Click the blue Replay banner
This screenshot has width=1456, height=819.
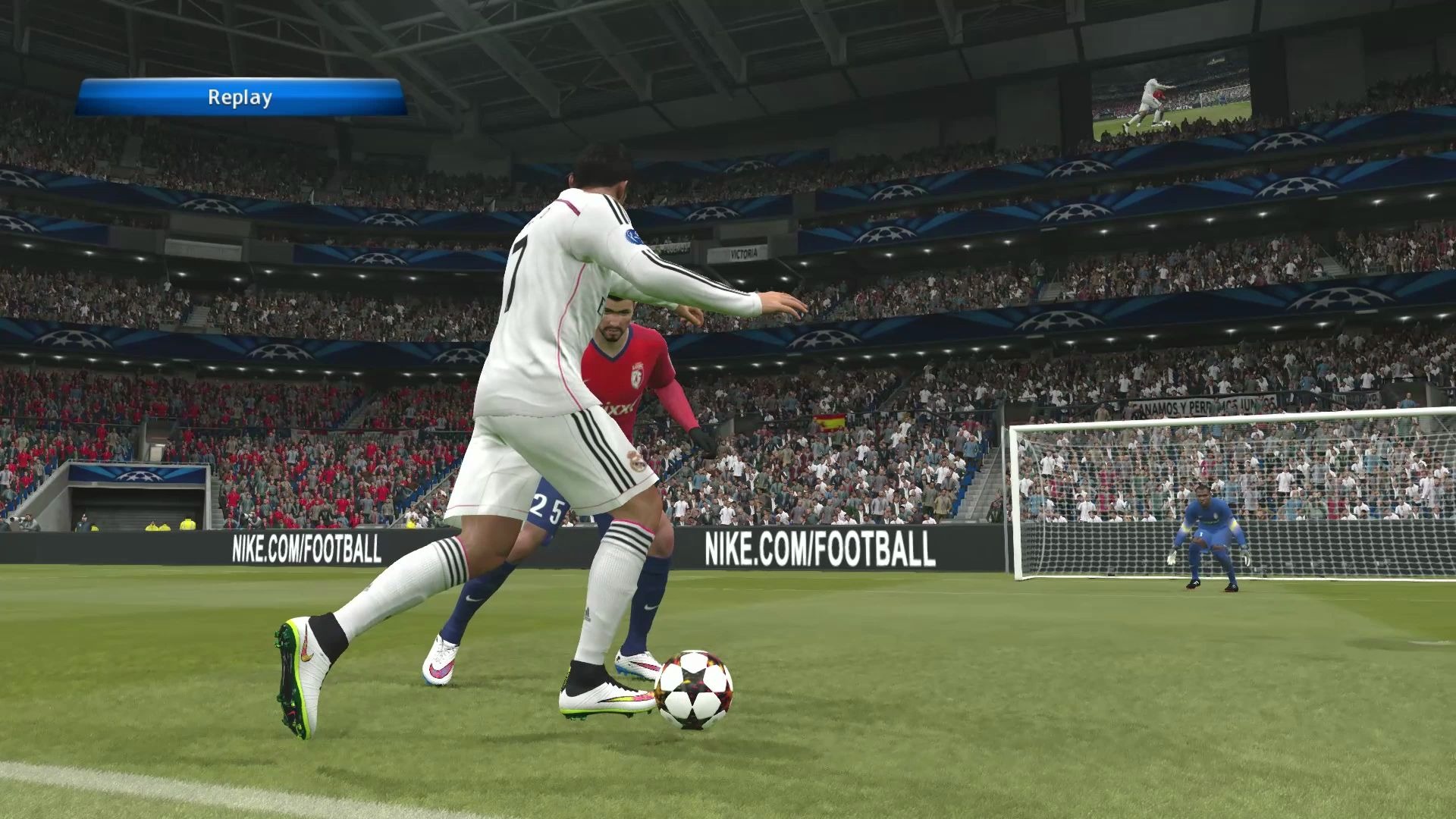240,98
